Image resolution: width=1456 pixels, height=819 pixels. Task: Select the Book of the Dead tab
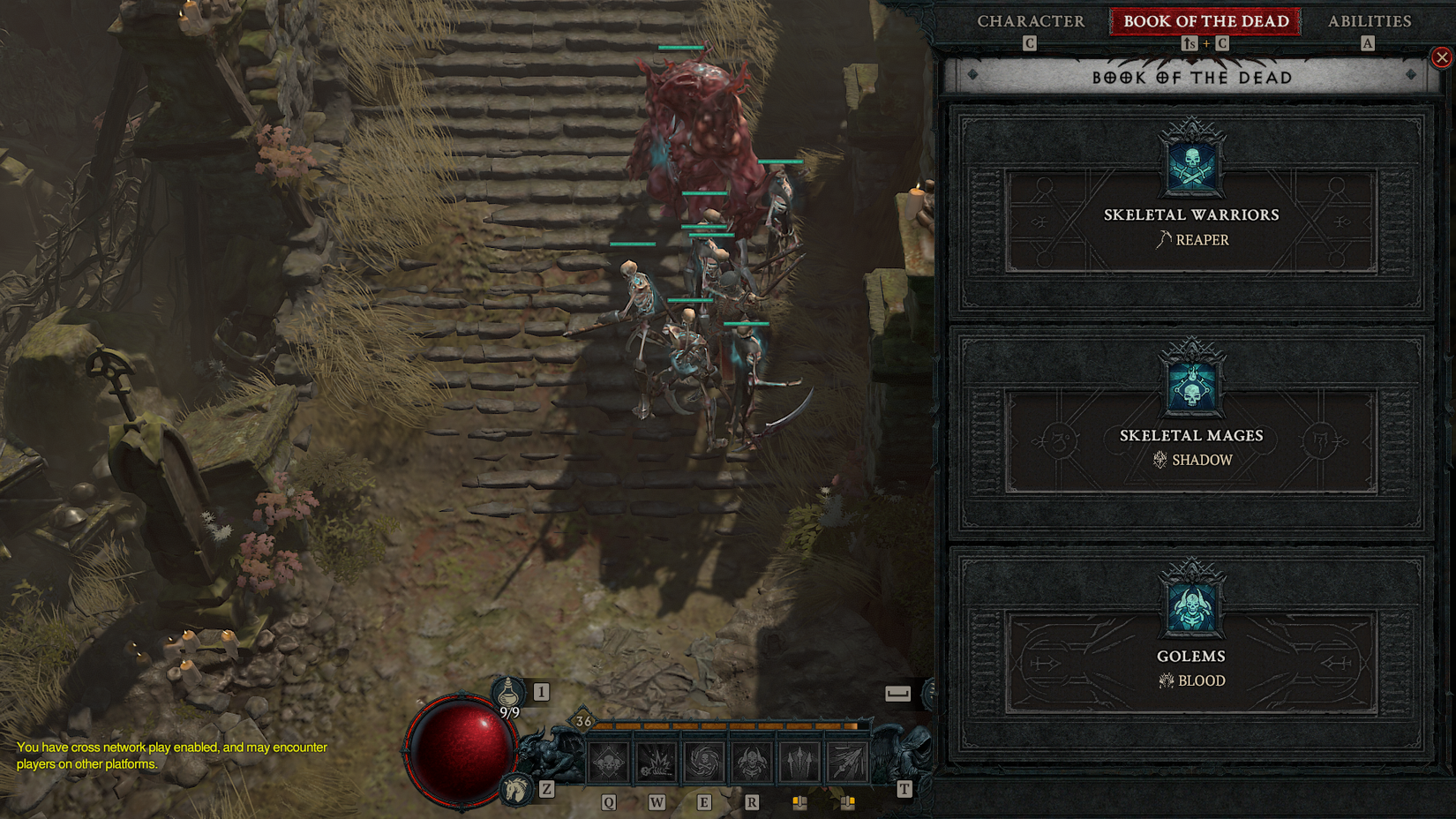coord(1204,20)
